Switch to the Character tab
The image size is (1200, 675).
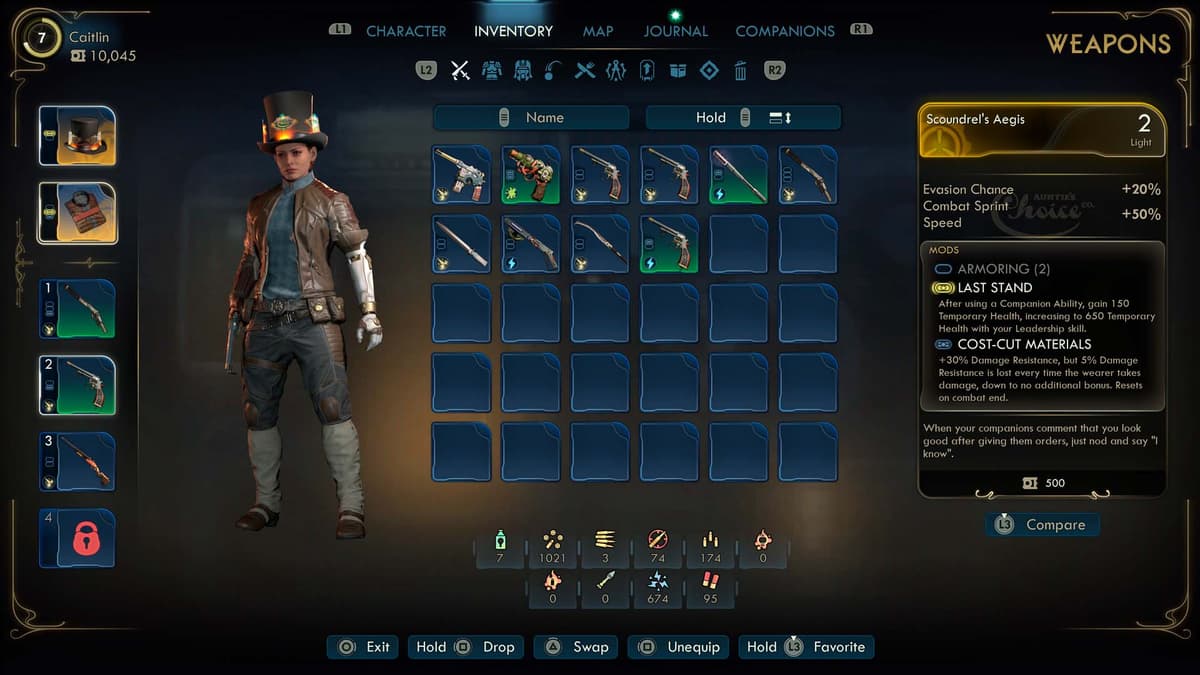[x=406, y=31]
